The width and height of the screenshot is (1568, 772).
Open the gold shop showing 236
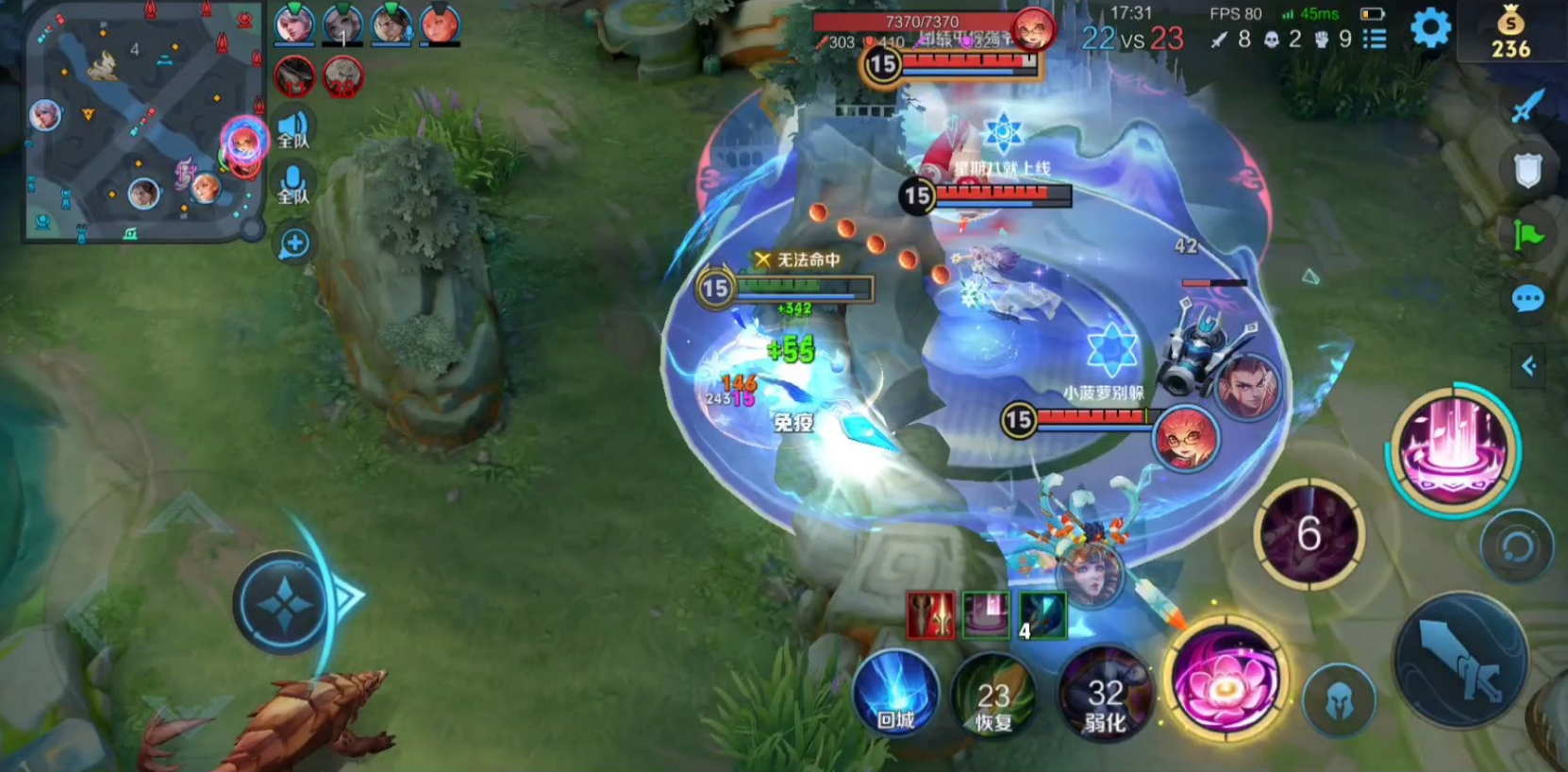(1510, 32)
